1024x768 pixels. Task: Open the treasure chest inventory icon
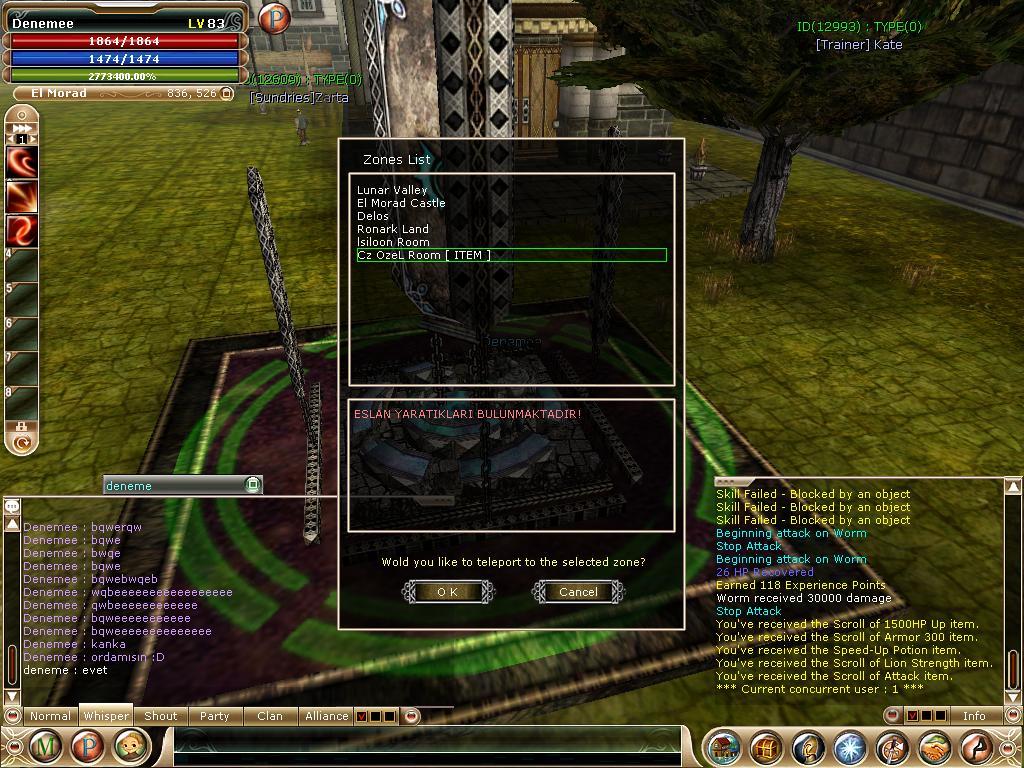(x=767, y=747)
